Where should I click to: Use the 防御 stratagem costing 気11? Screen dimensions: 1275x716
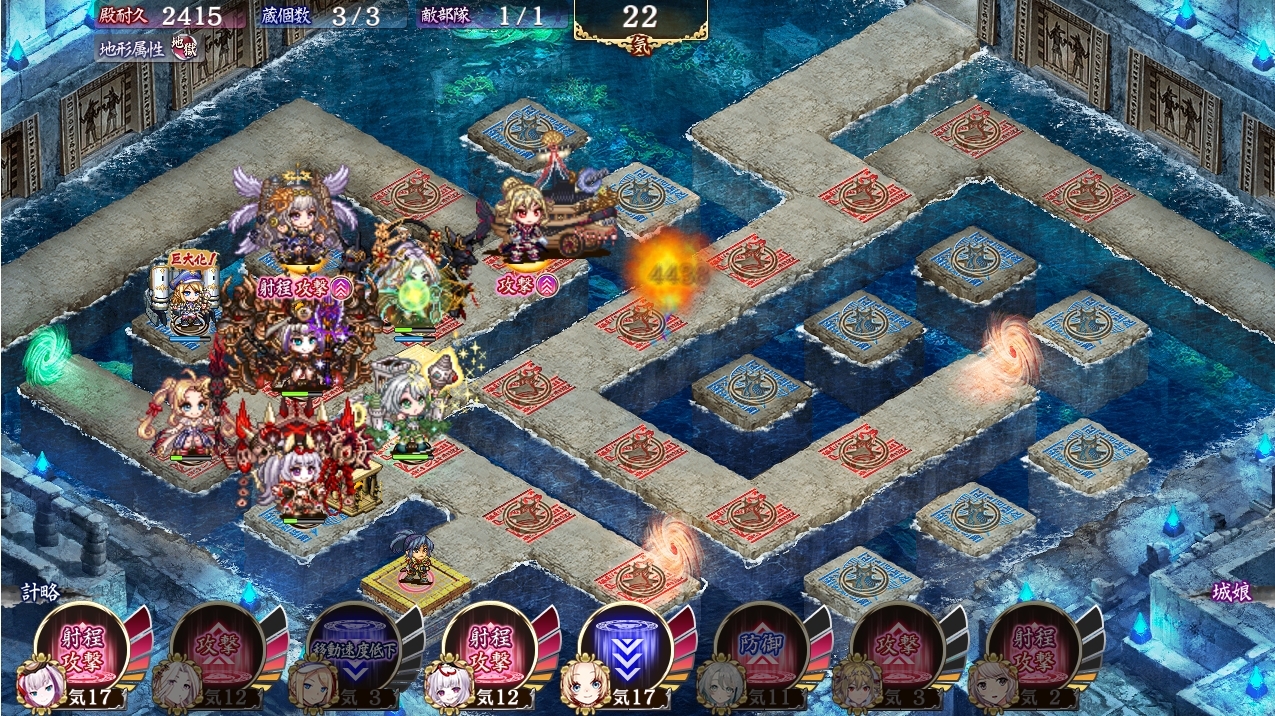pos(762,648)
